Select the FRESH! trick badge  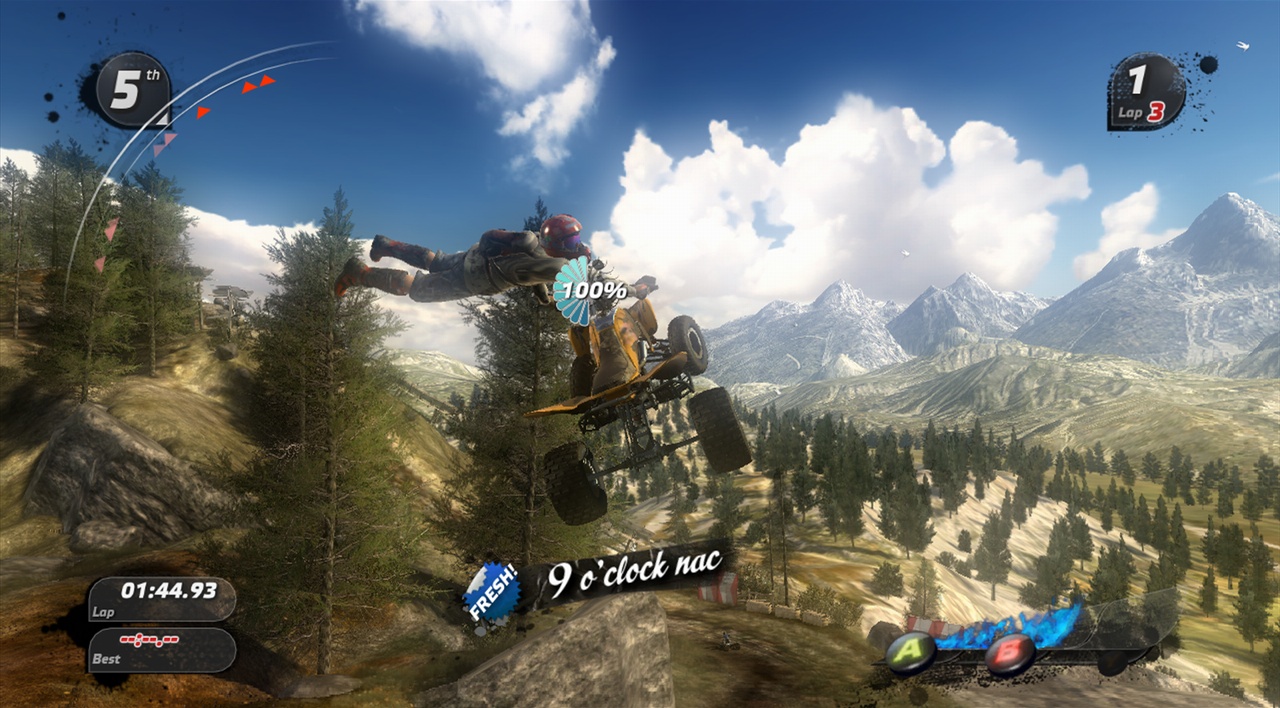click(x=492, y=592)
